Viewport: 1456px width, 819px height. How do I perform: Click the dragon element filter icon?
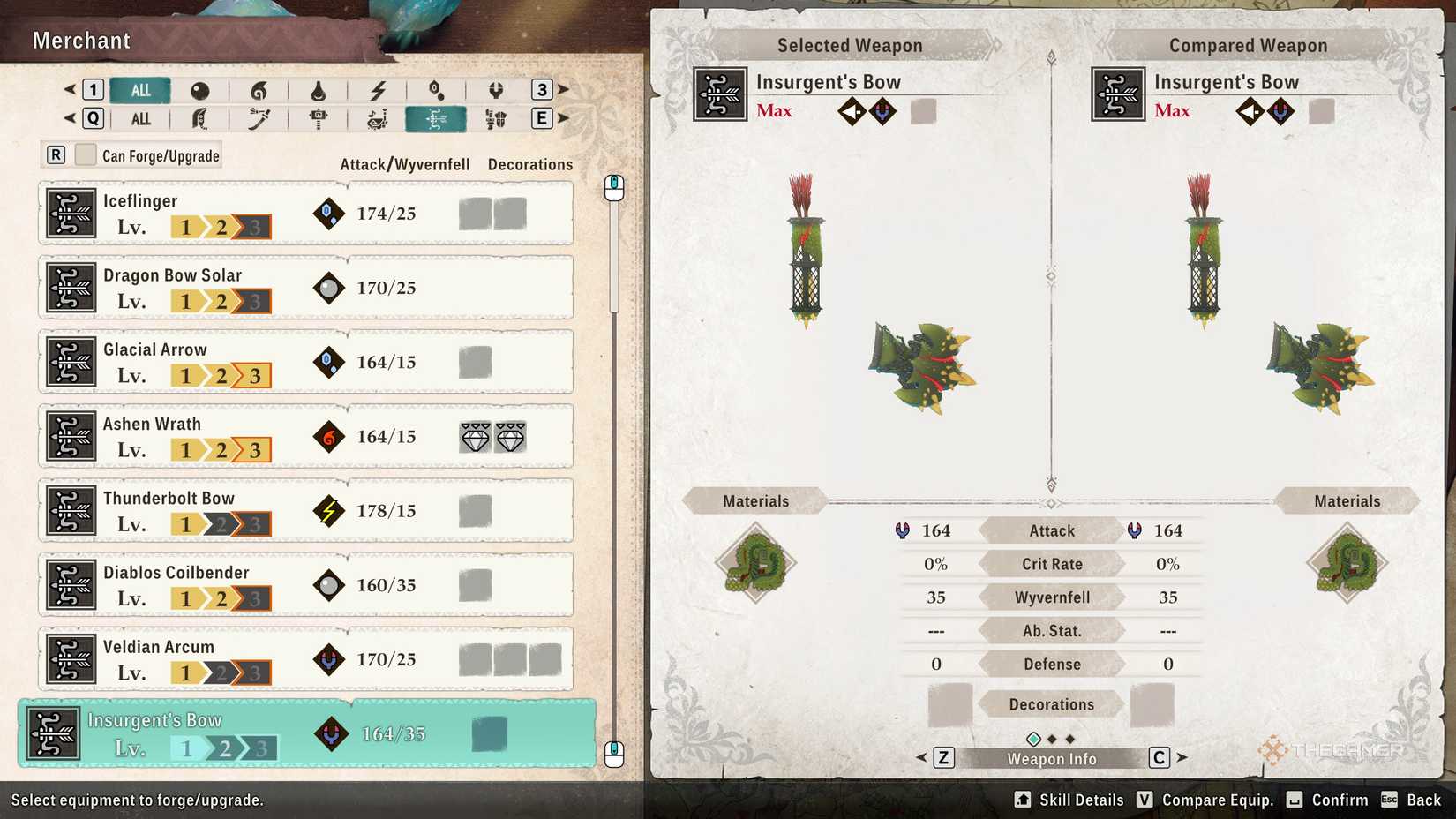pyautogui.click(x=497, y=90)
